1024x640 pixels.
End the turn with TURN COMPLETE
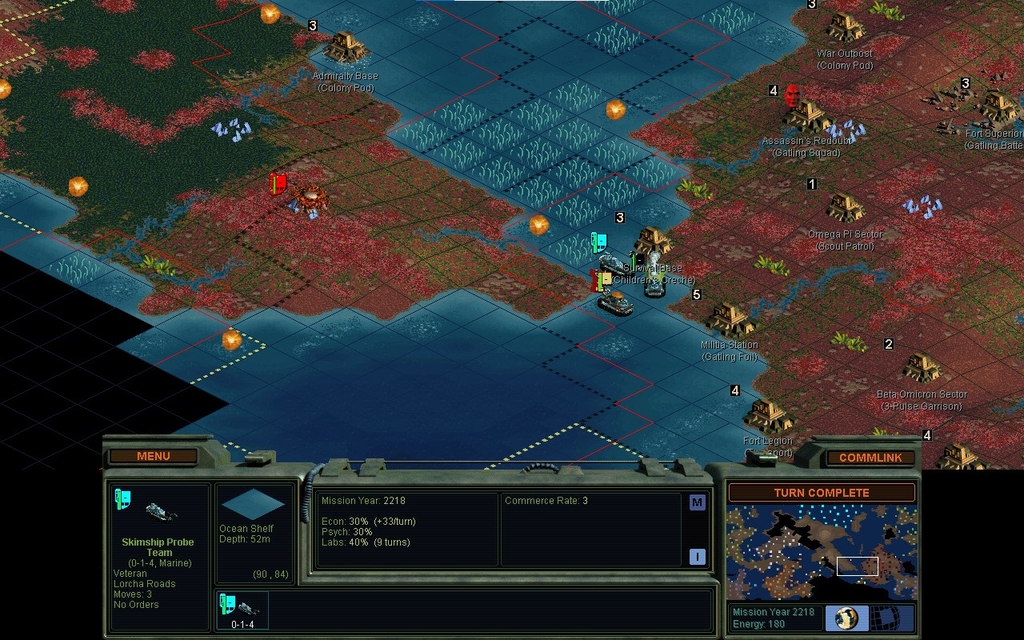(821, 493)
